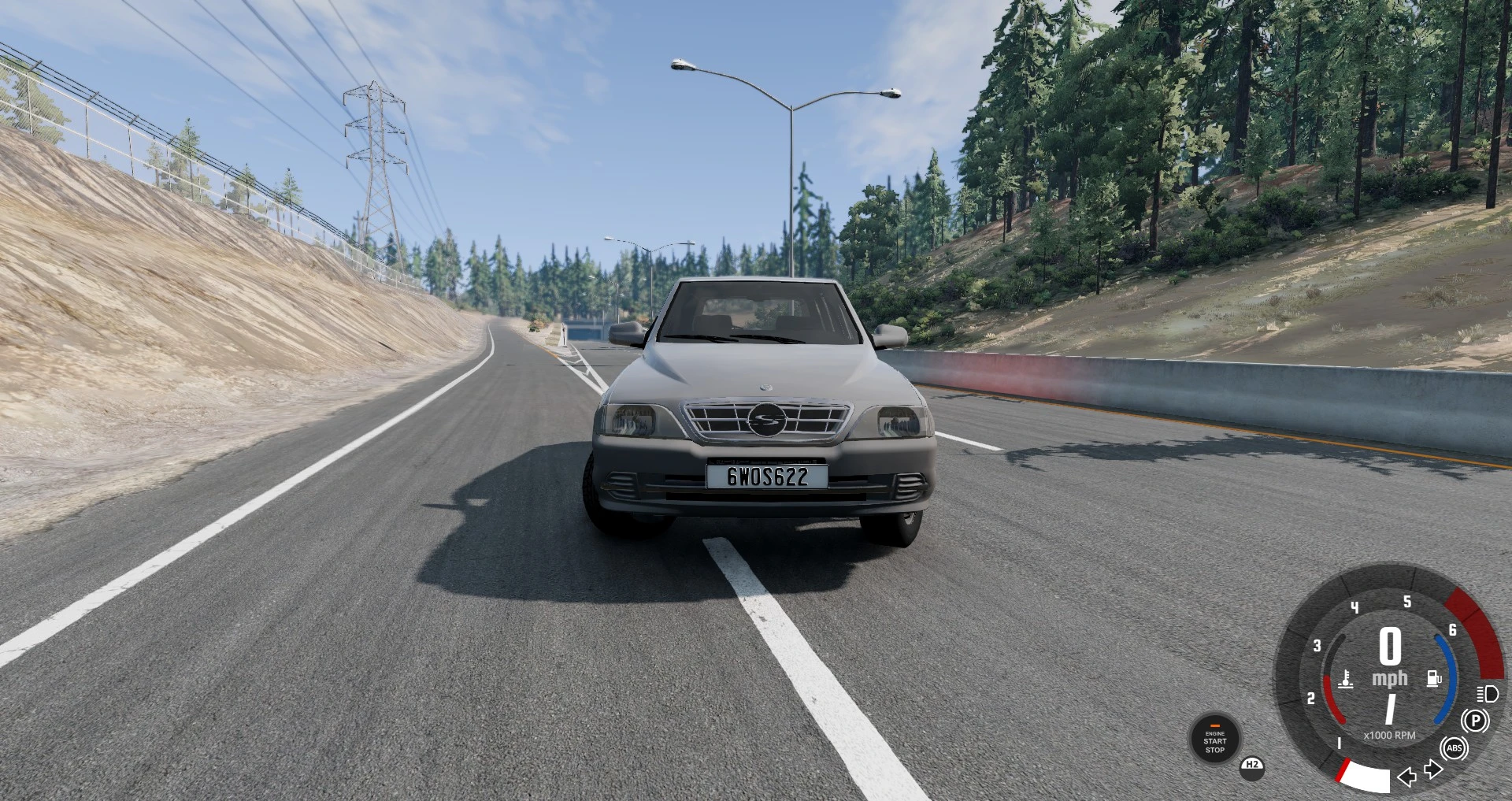The width and height of the screenshot is (1512, 801).
Task: Click the red needle mark at gauge bottom
Action: [x=1343, y=769]
